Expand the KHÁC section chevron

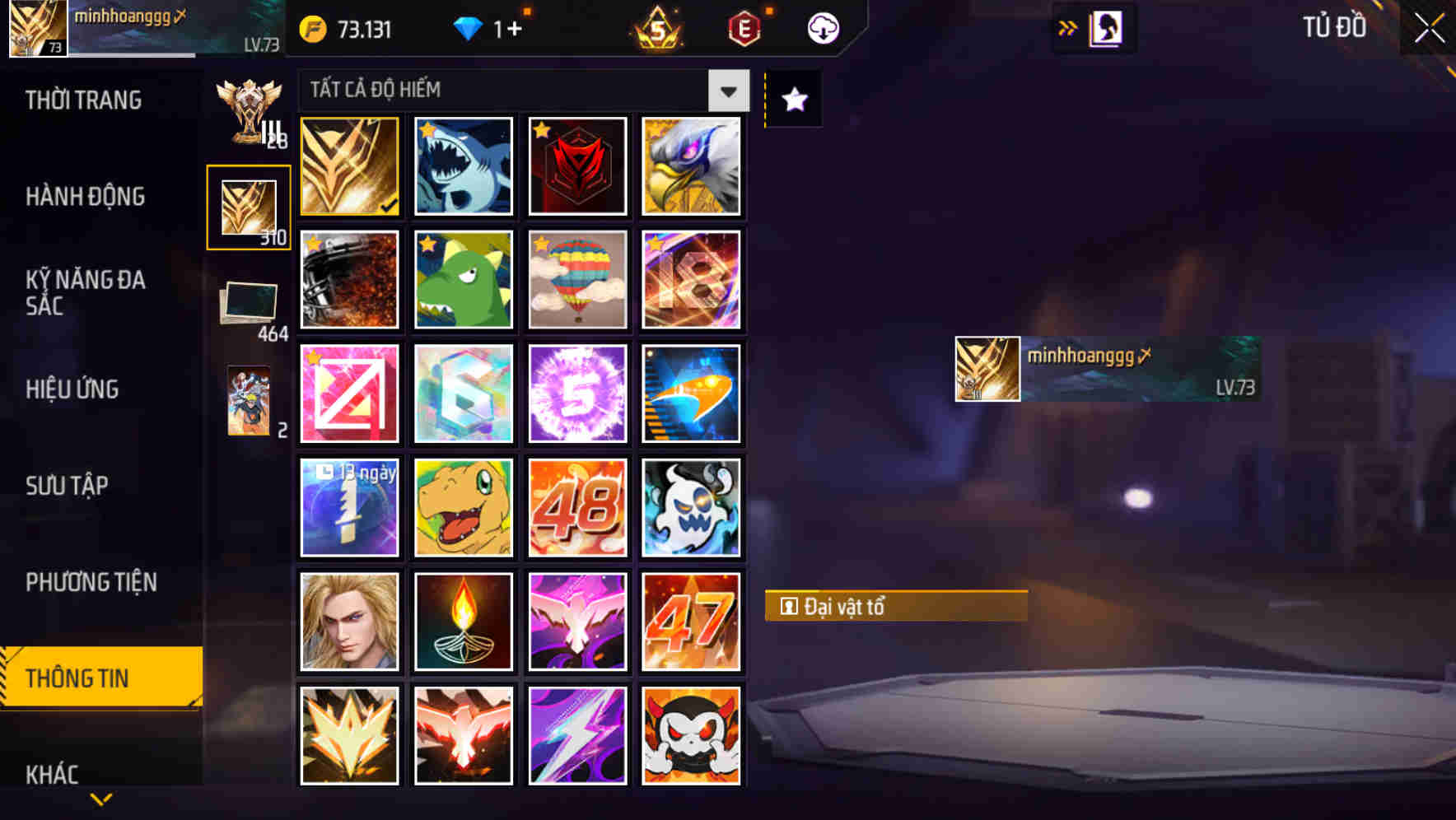[x=101, y=797]
